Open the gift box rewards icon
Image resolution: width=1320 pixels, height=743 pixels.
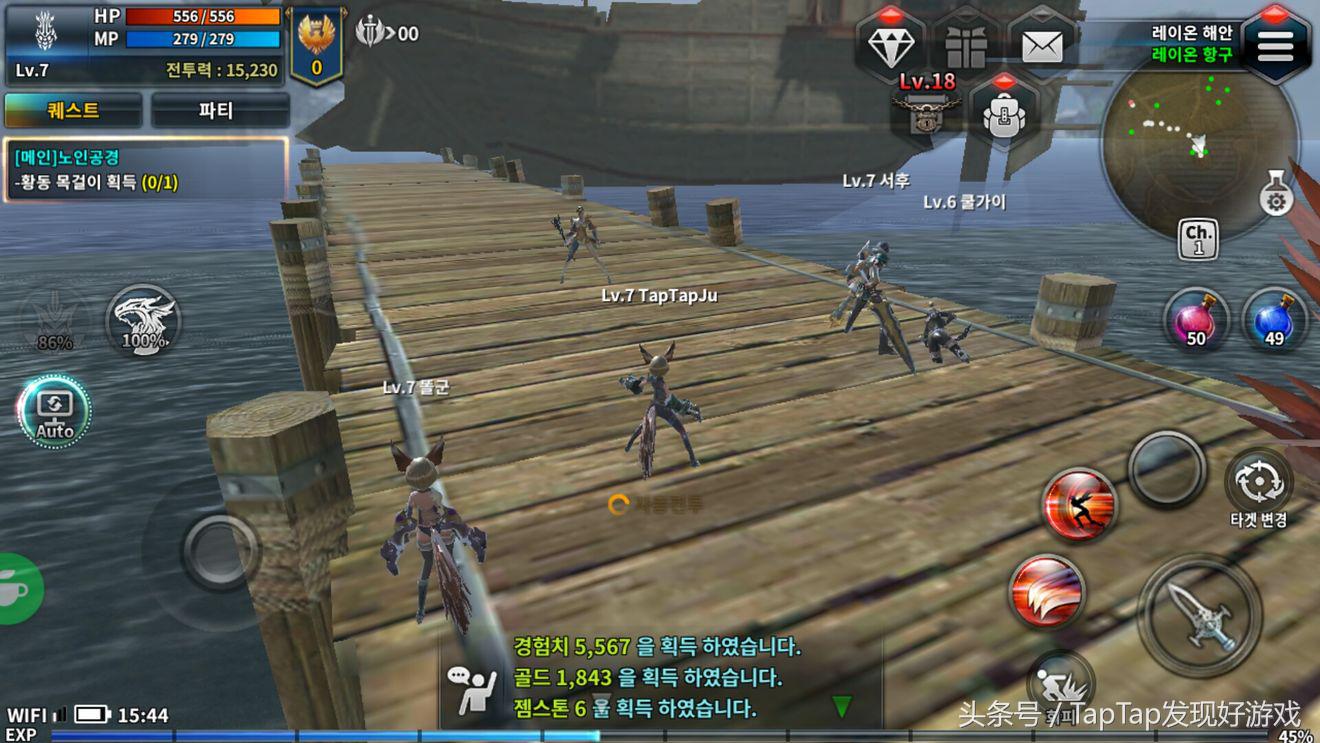pyautogui.click(x=966, y=45)
